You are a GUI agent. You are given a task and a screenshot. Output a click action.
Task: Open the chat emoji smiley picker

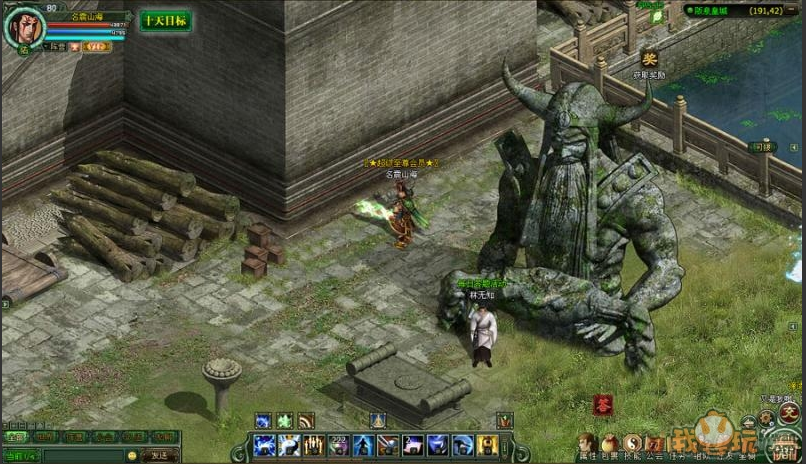132,455
